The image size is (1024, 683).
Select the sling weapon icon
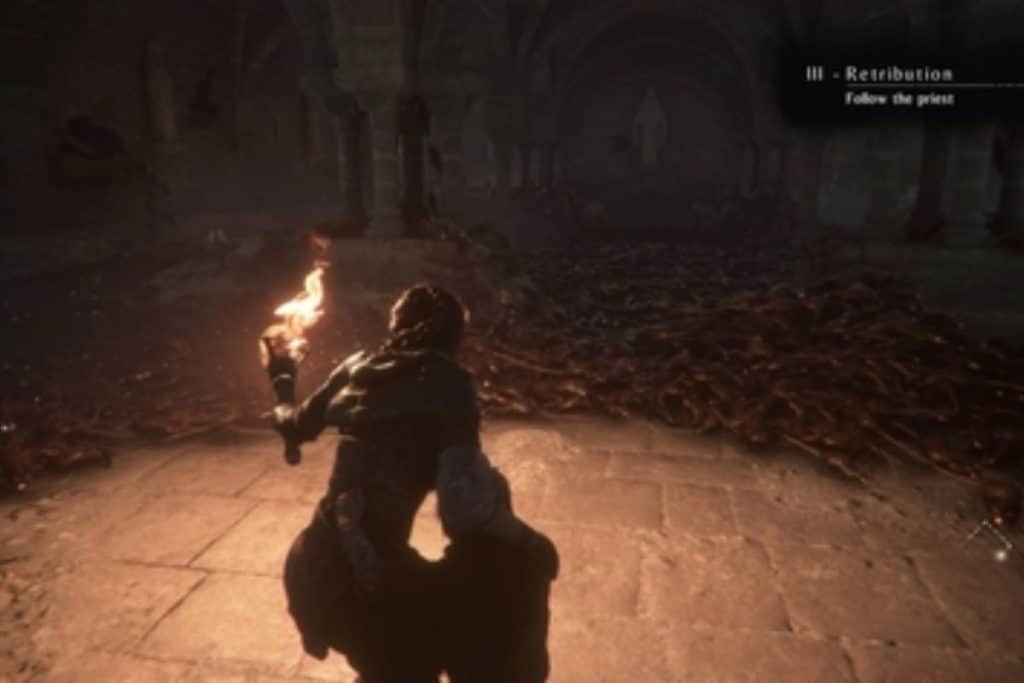tap(990, 540)
